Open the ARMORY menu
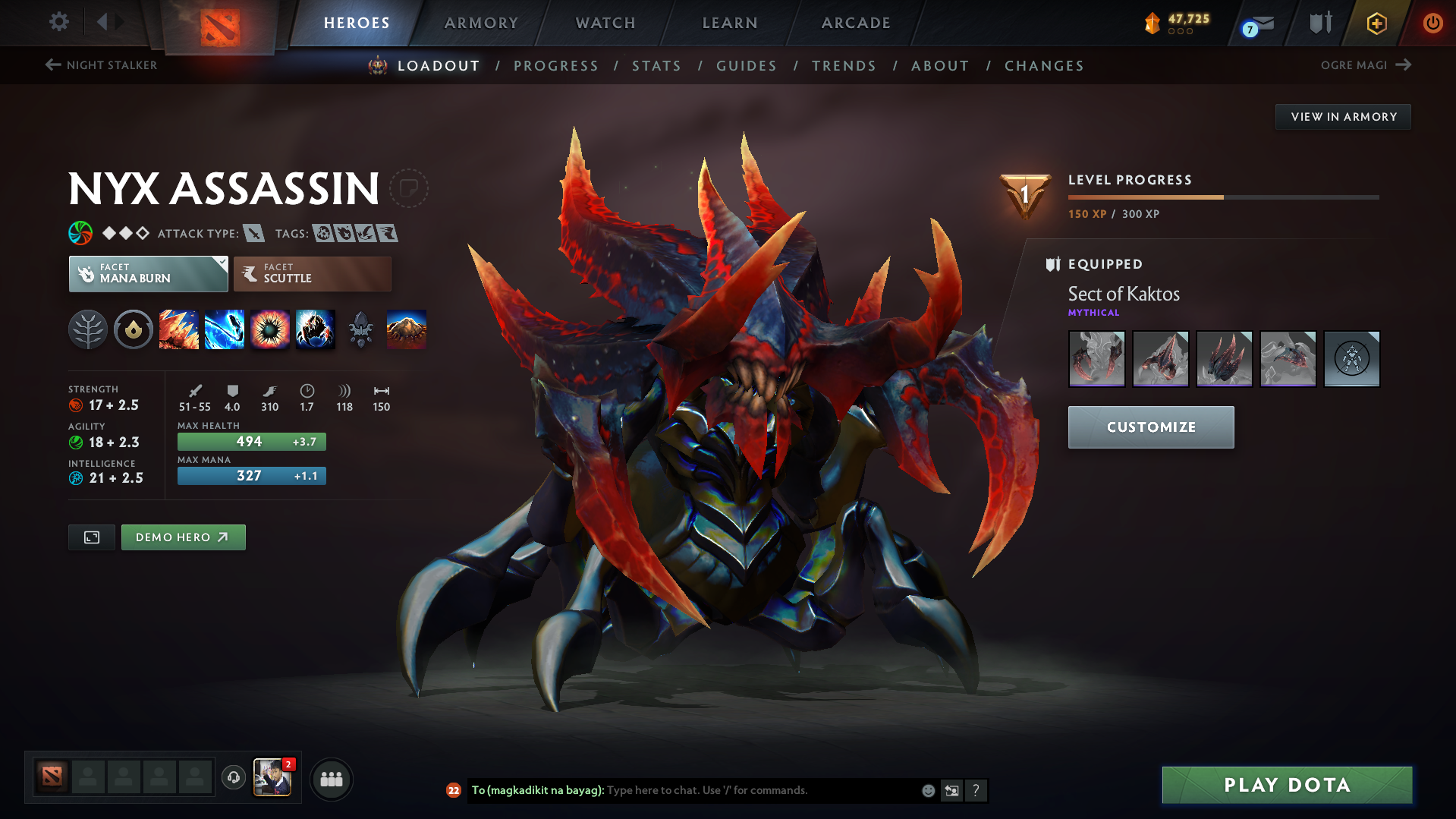 (481, 23)
